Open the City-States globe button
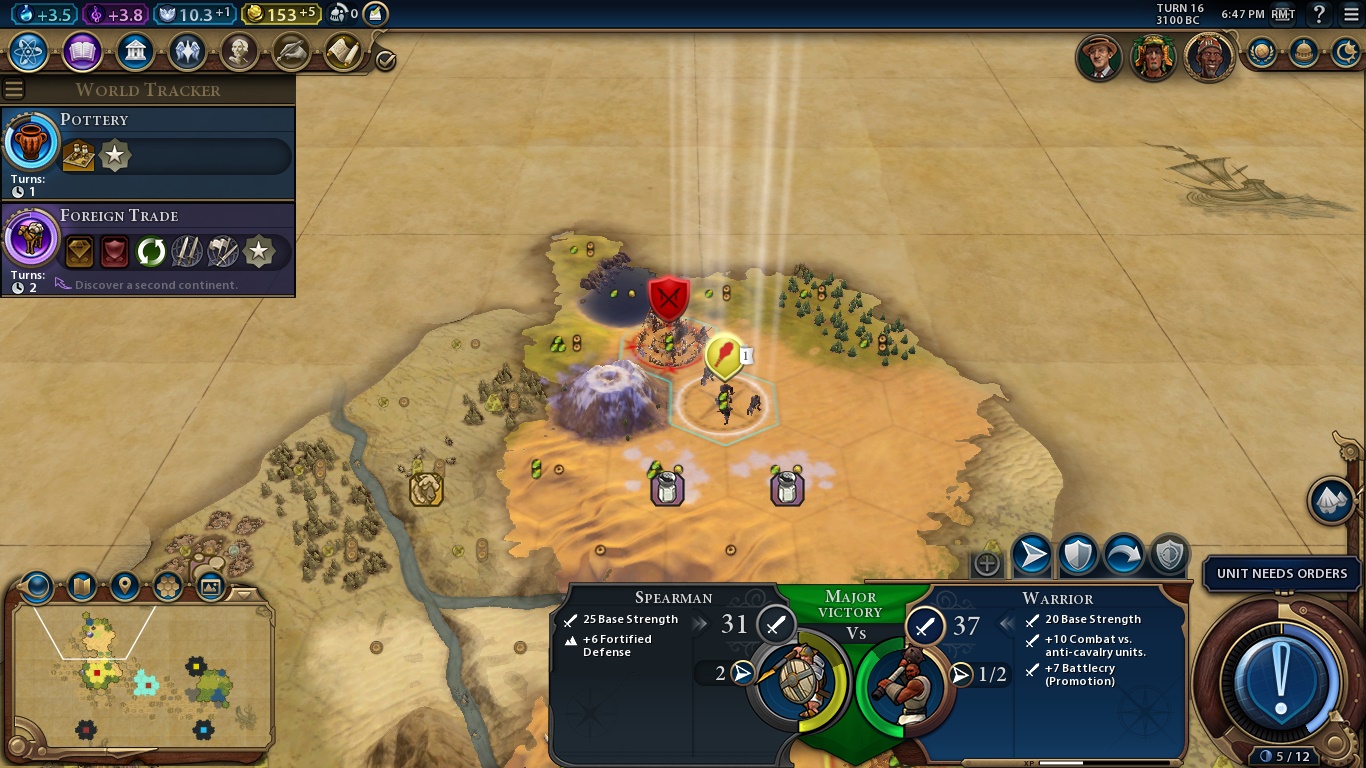Screen dimensions: 1366x768 (1261, 52)
